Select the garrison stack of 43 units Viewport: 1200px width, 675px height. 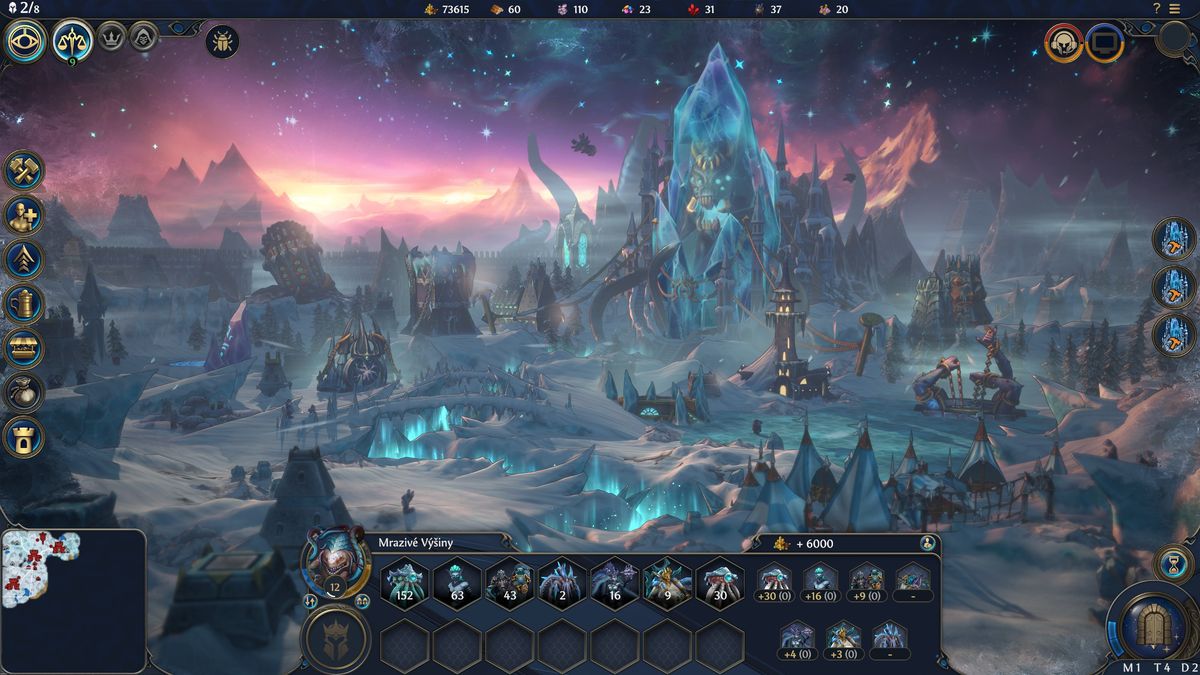tap(510, 583)
